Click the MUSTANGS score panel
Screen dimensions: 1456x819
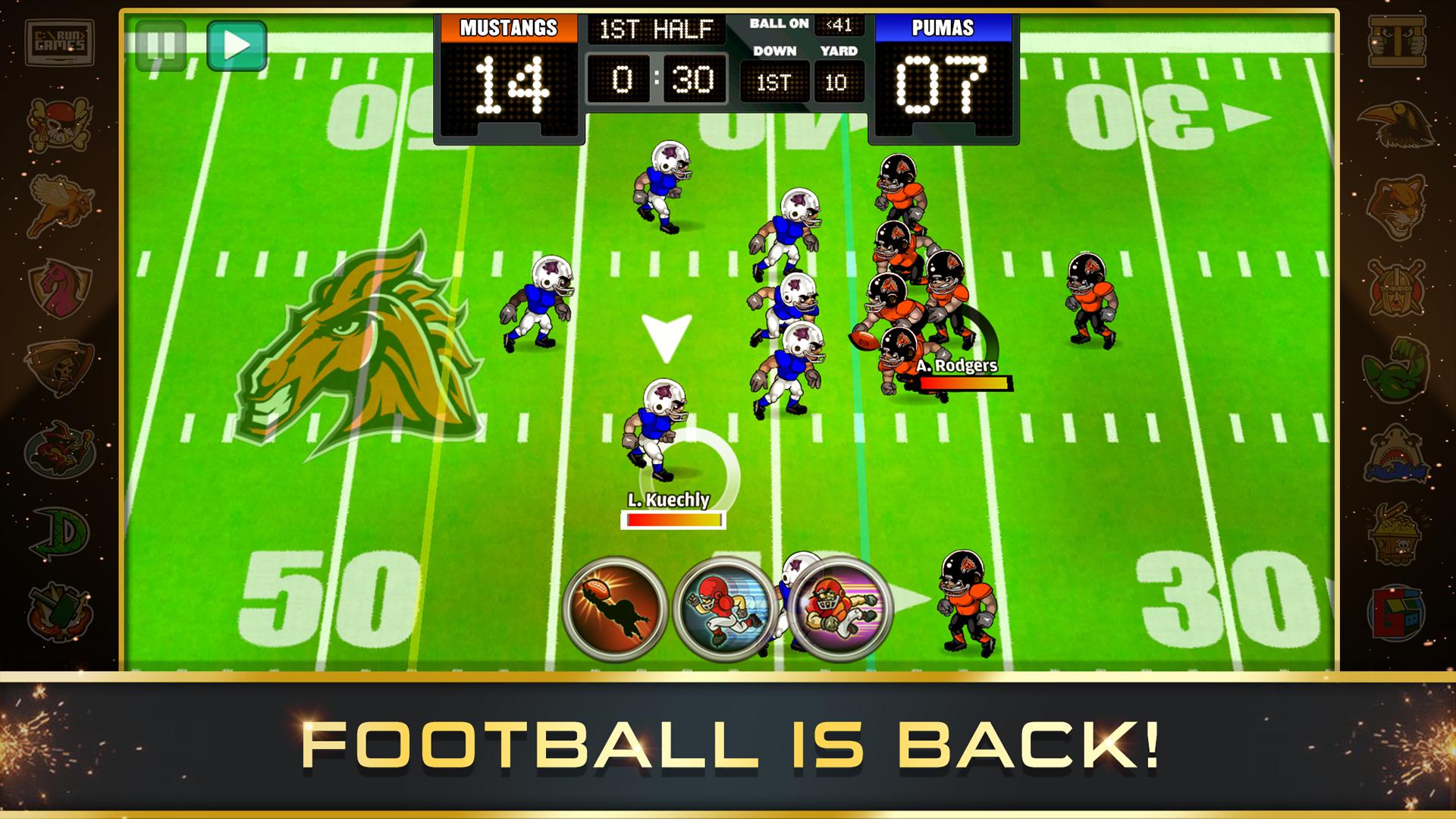coord(508,76)
